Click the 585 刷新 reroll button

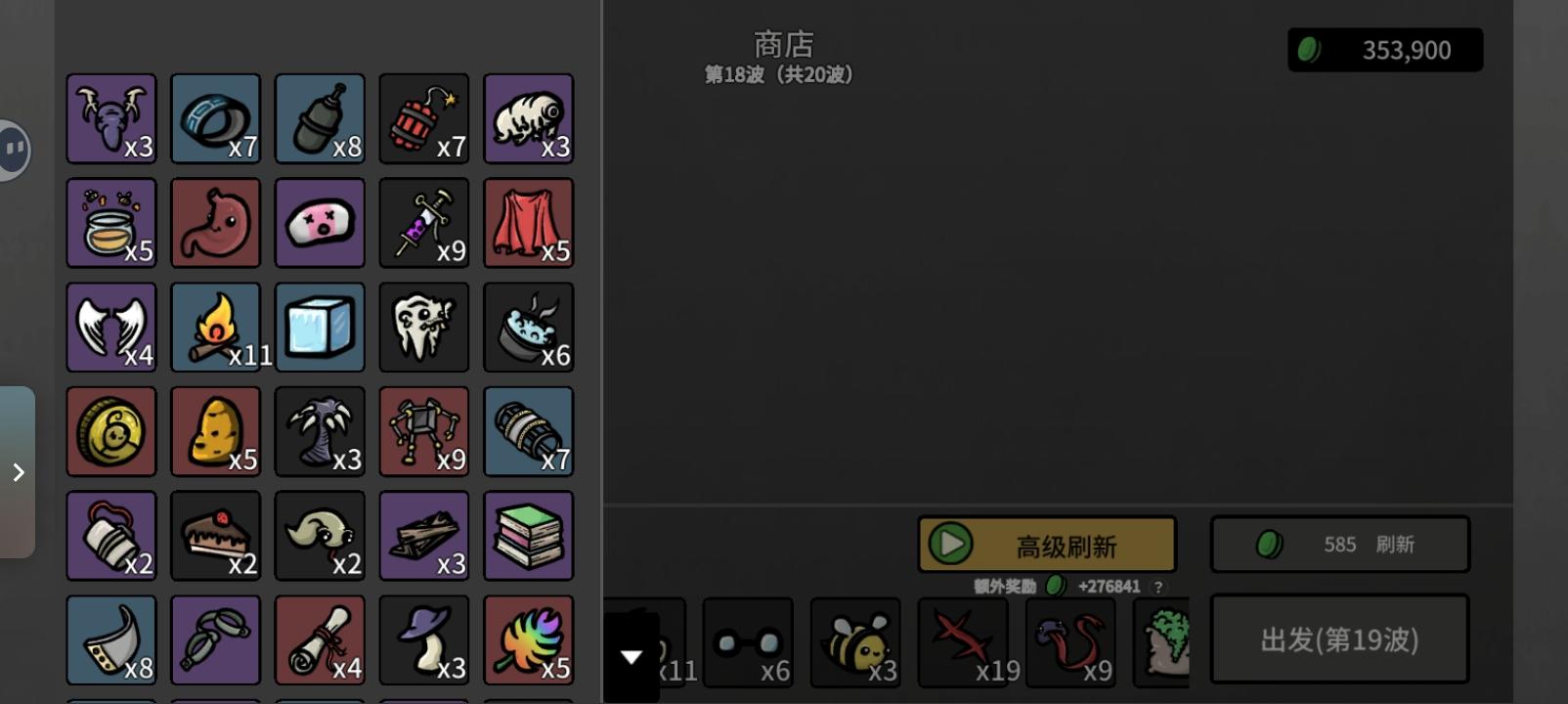coord(1339,544)
